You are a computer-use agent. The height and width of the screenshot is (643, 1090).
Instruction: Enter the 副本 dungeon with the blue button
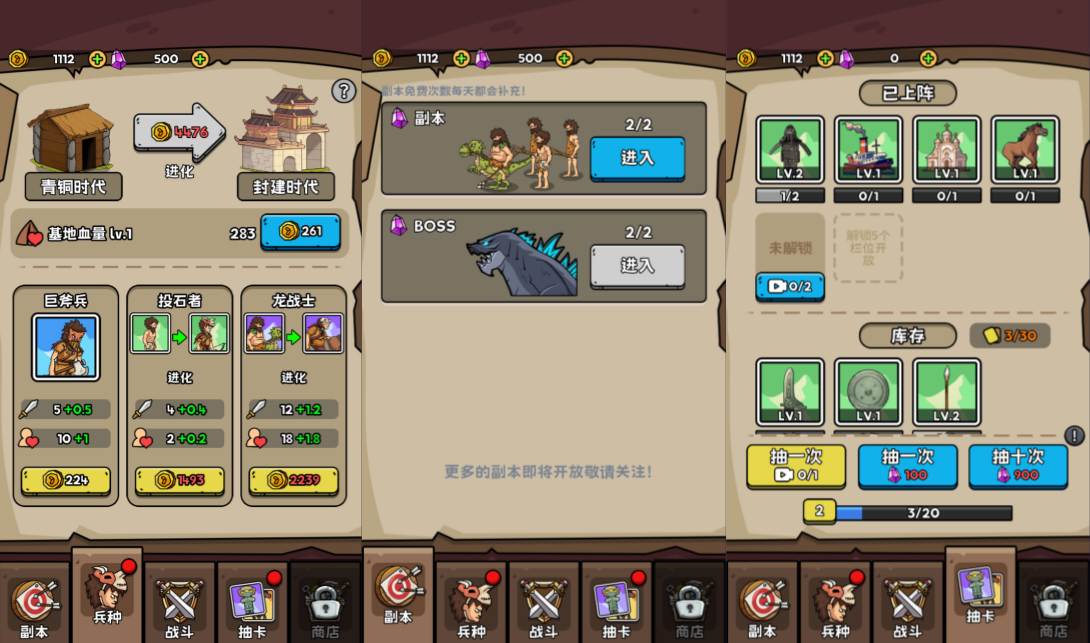637,158
